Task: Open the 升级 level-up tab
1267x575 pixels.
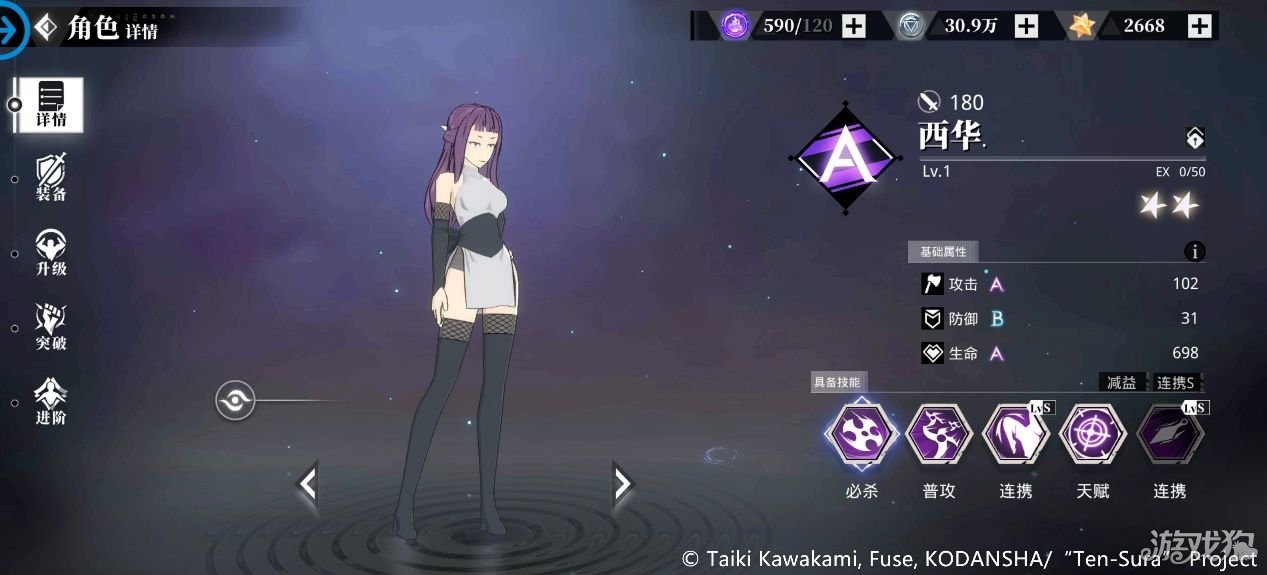Action: [51, 253]
